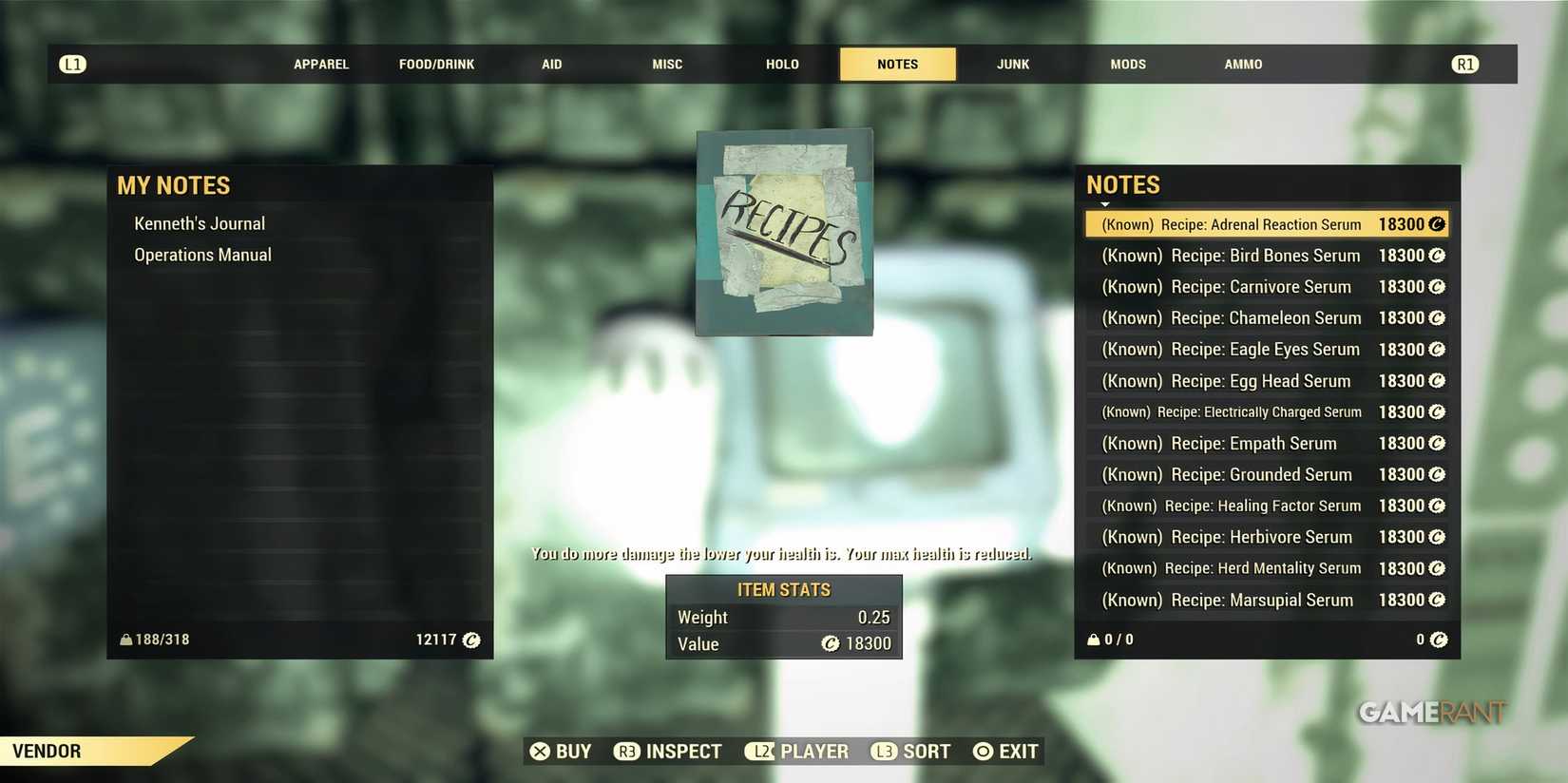
Task: Click the L2 Player icon
Action: [761, 751]
